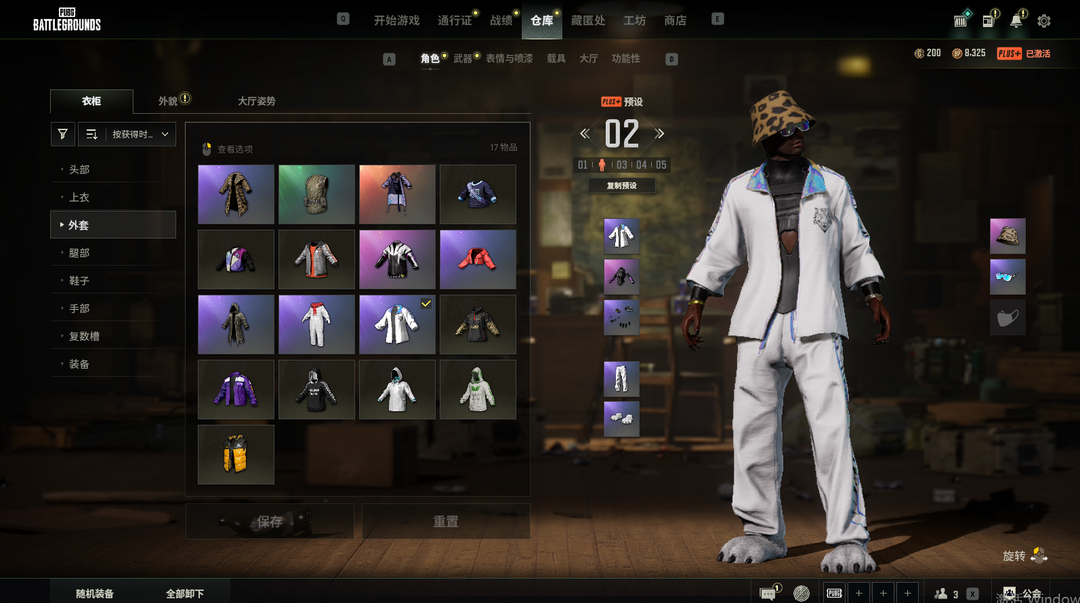
Task: Select the 鞋子 shoes category
Action: 79,281
